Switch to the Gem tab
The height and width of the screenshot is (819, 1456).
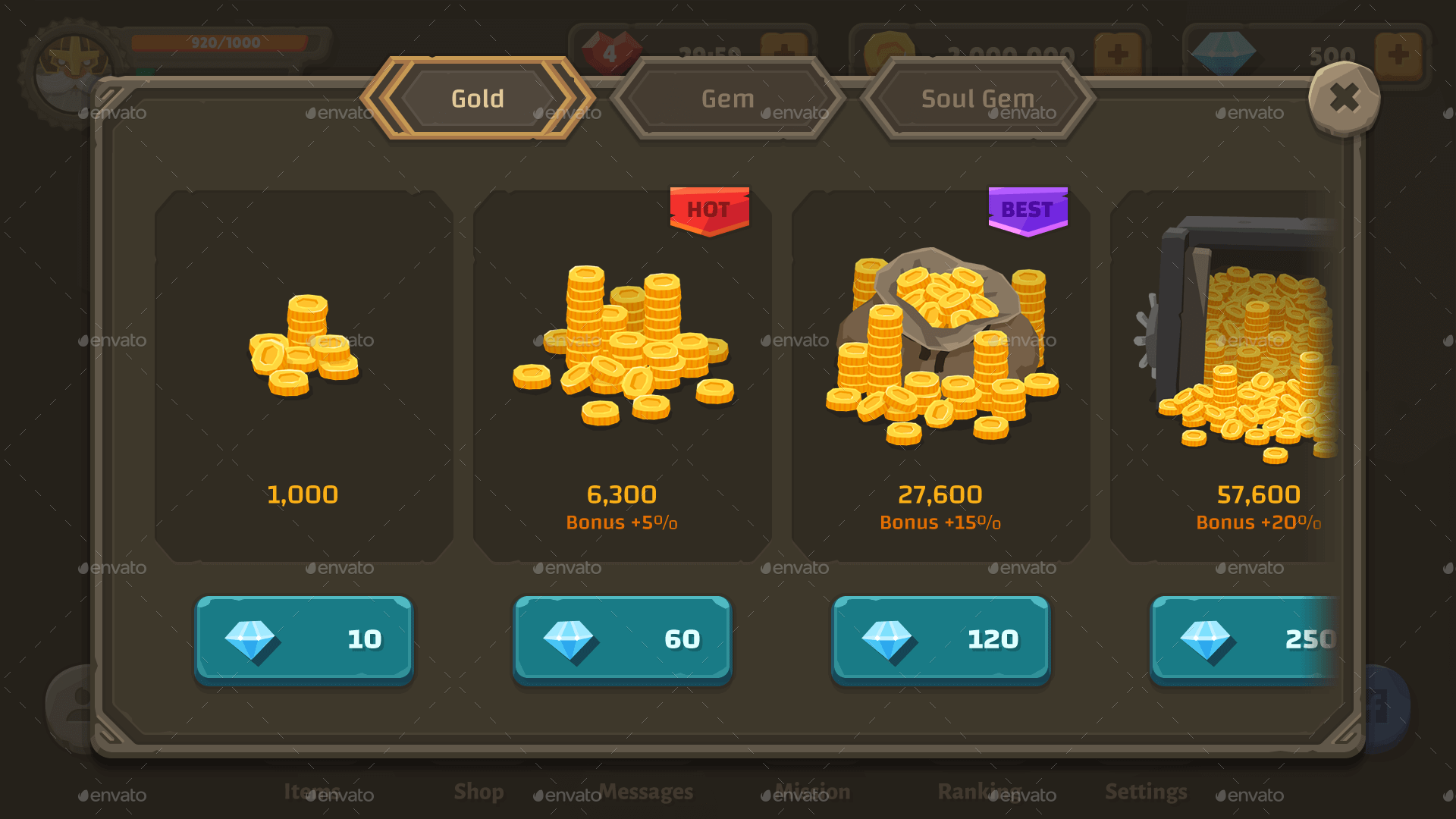tap(726, 98)
